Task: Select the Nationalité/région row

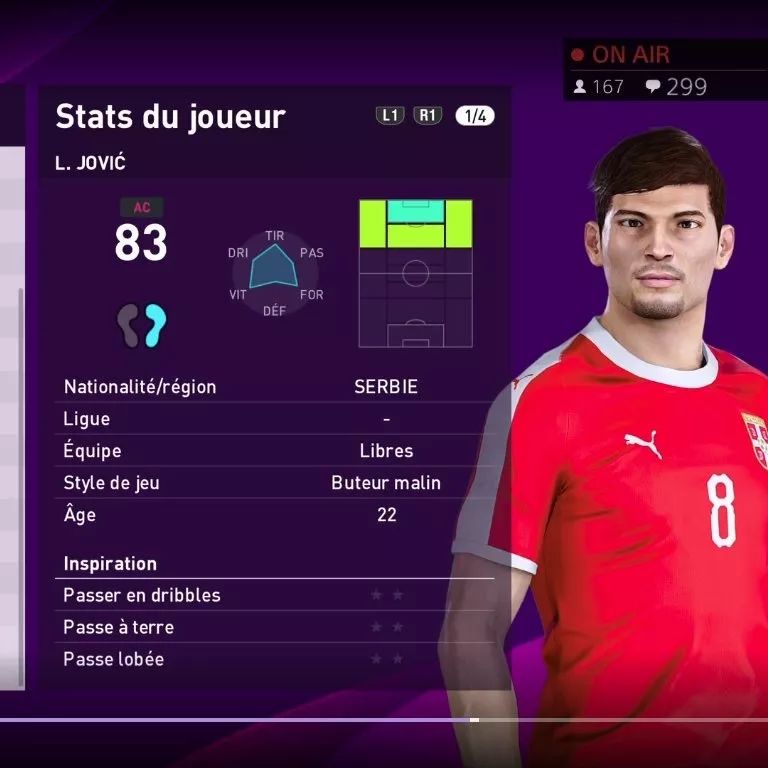Action: point(275,387)
